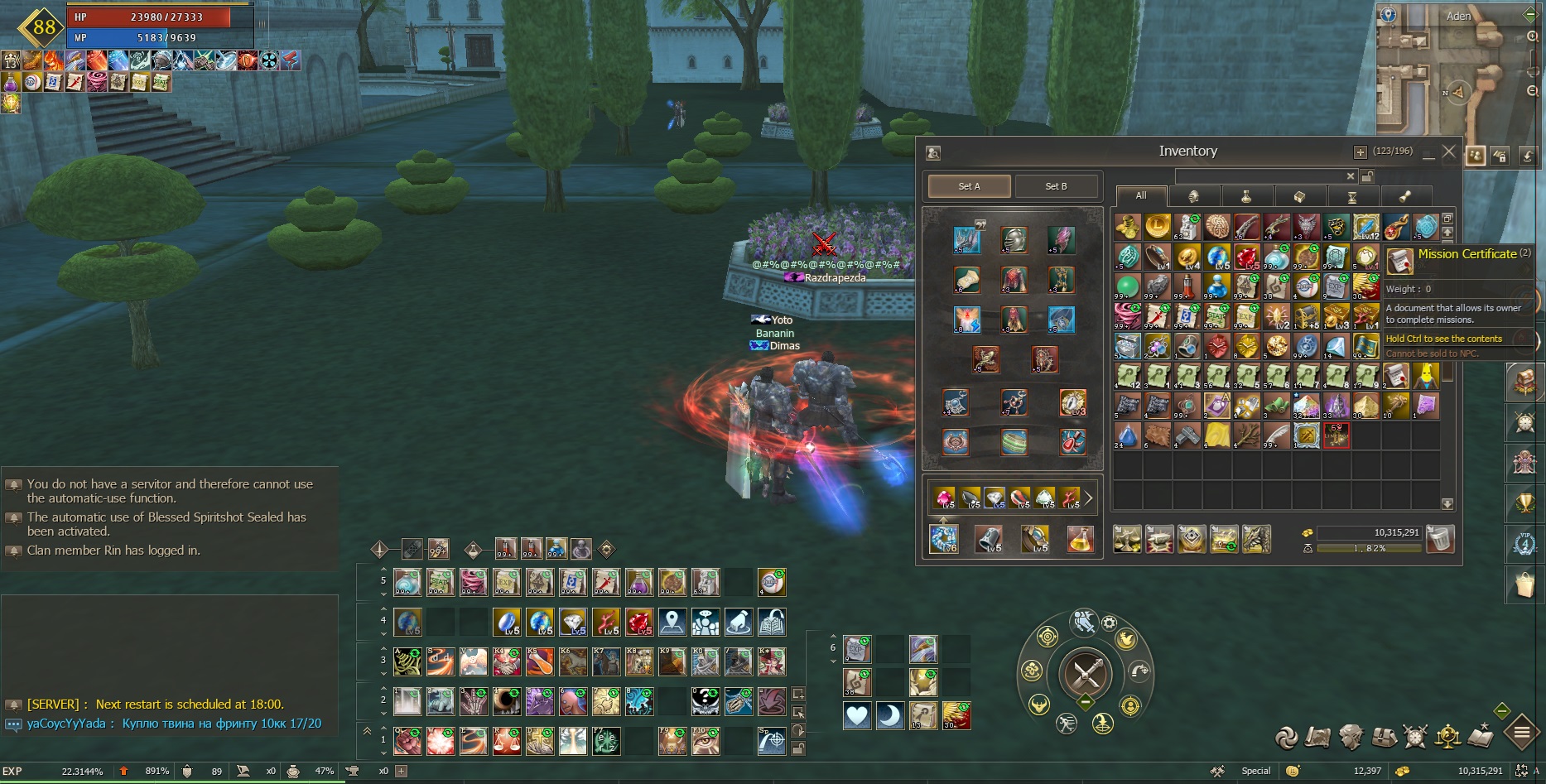Select the gold L coin item
The image size is (1546, 784).
coord(1158,226)
